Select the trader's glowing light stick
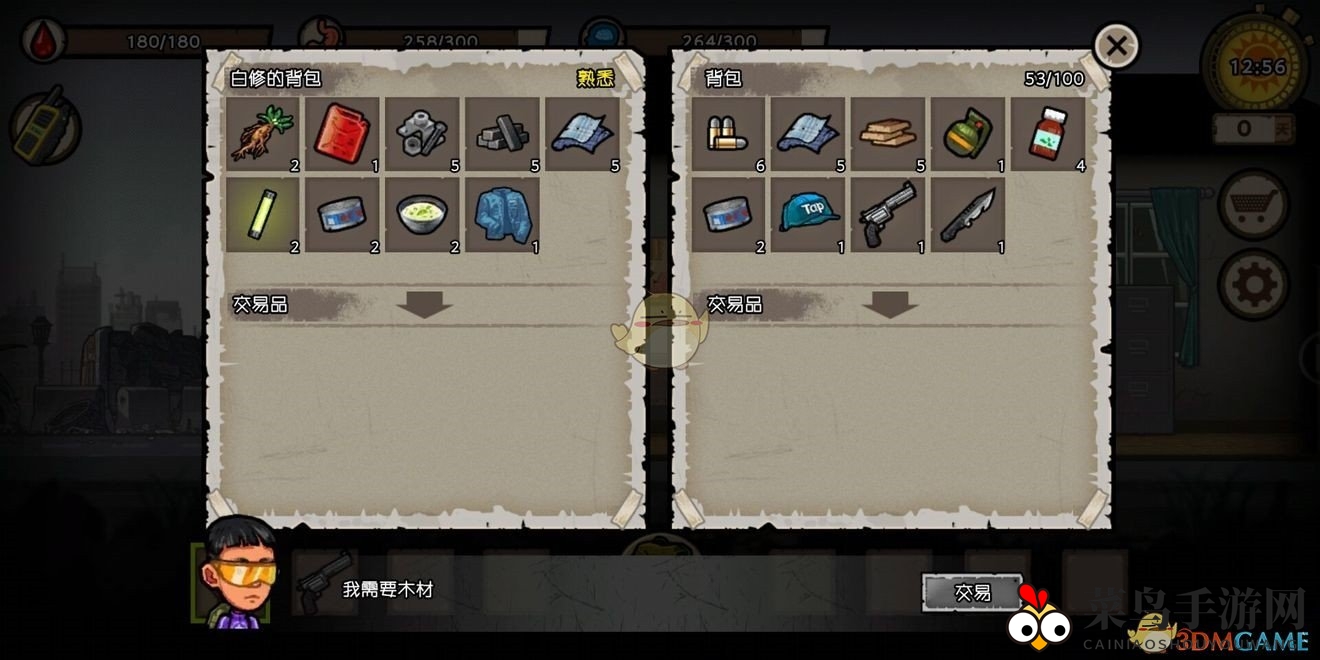The image size is (1320, 660). click(263, 214)
